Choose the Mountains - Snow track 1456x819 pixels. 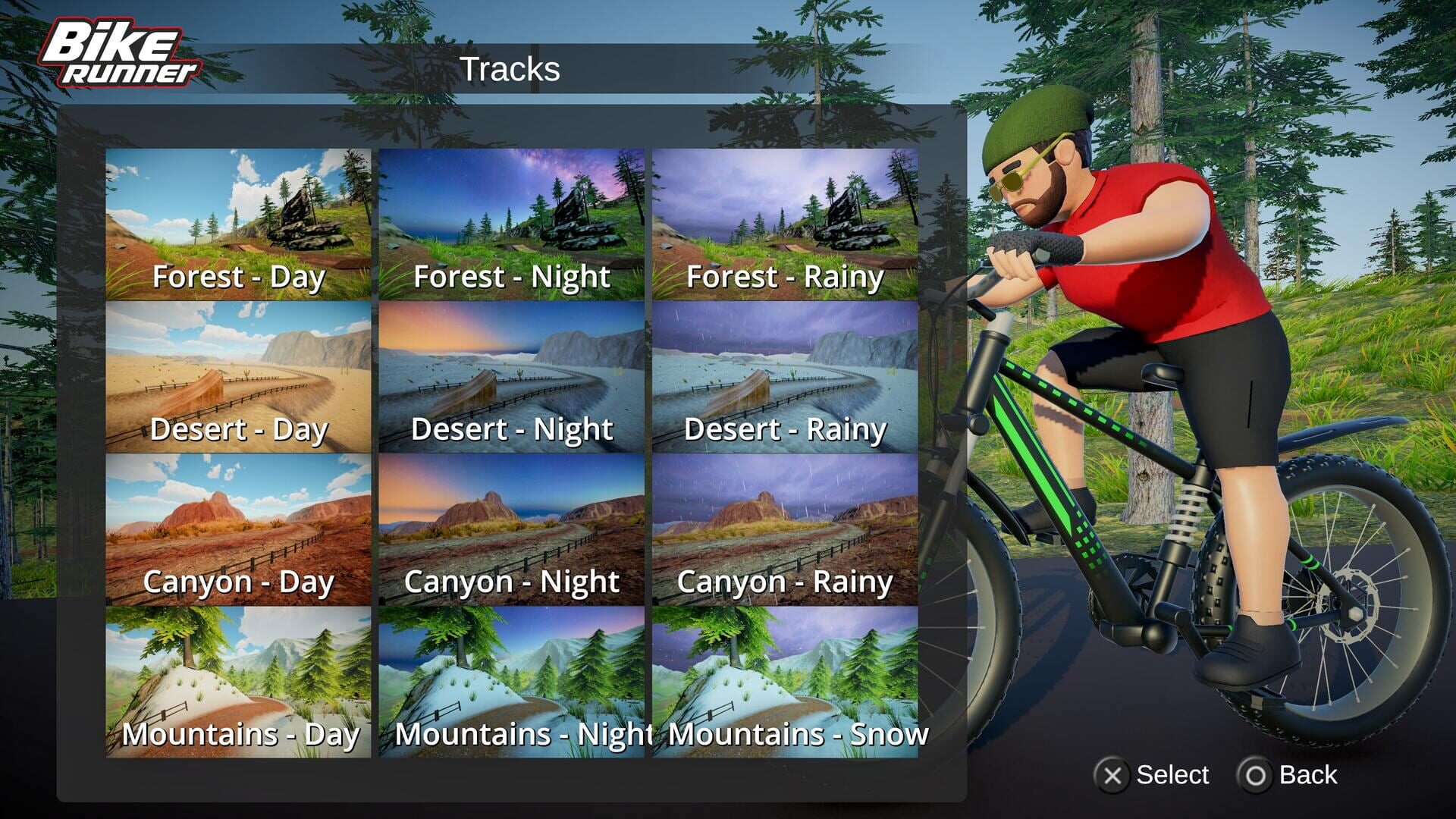pyautogui.click(x=785, y=679)
